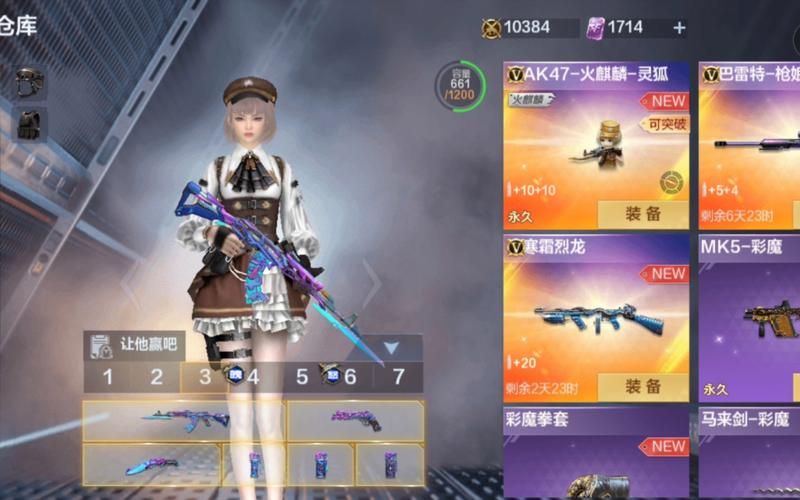The height and width of the screenshot is (500, 800).
Task: Select the primary rifle loadout slot
Action: 183,420
